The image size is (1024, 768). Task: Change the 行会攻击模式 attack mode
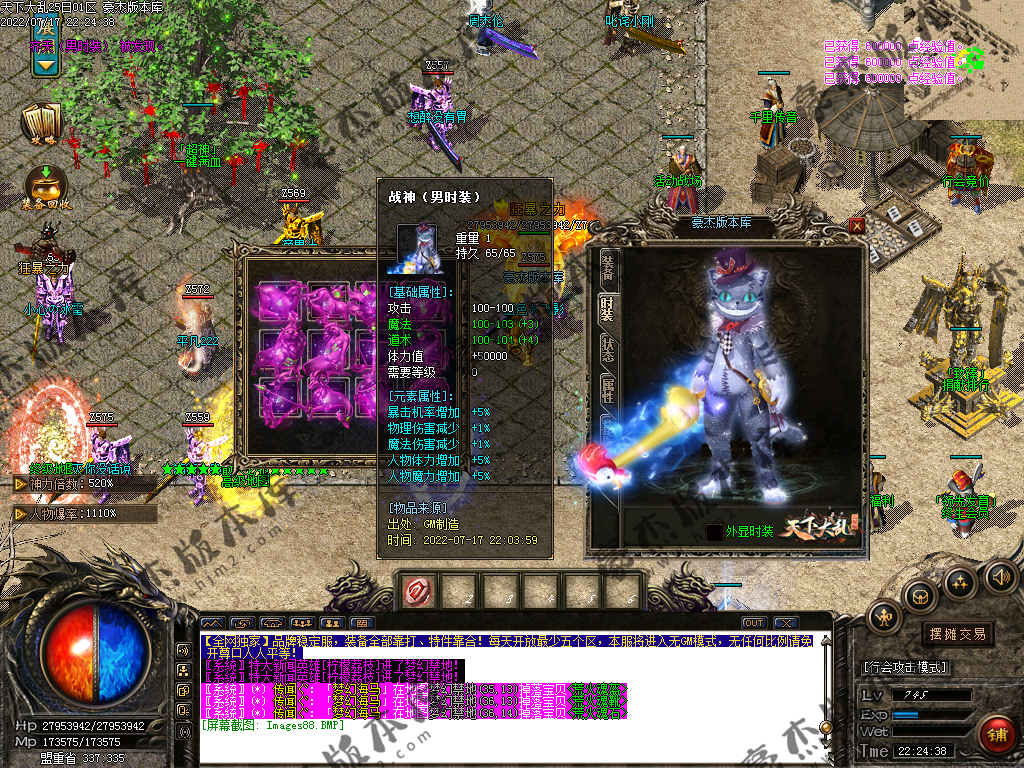(905, 667)
